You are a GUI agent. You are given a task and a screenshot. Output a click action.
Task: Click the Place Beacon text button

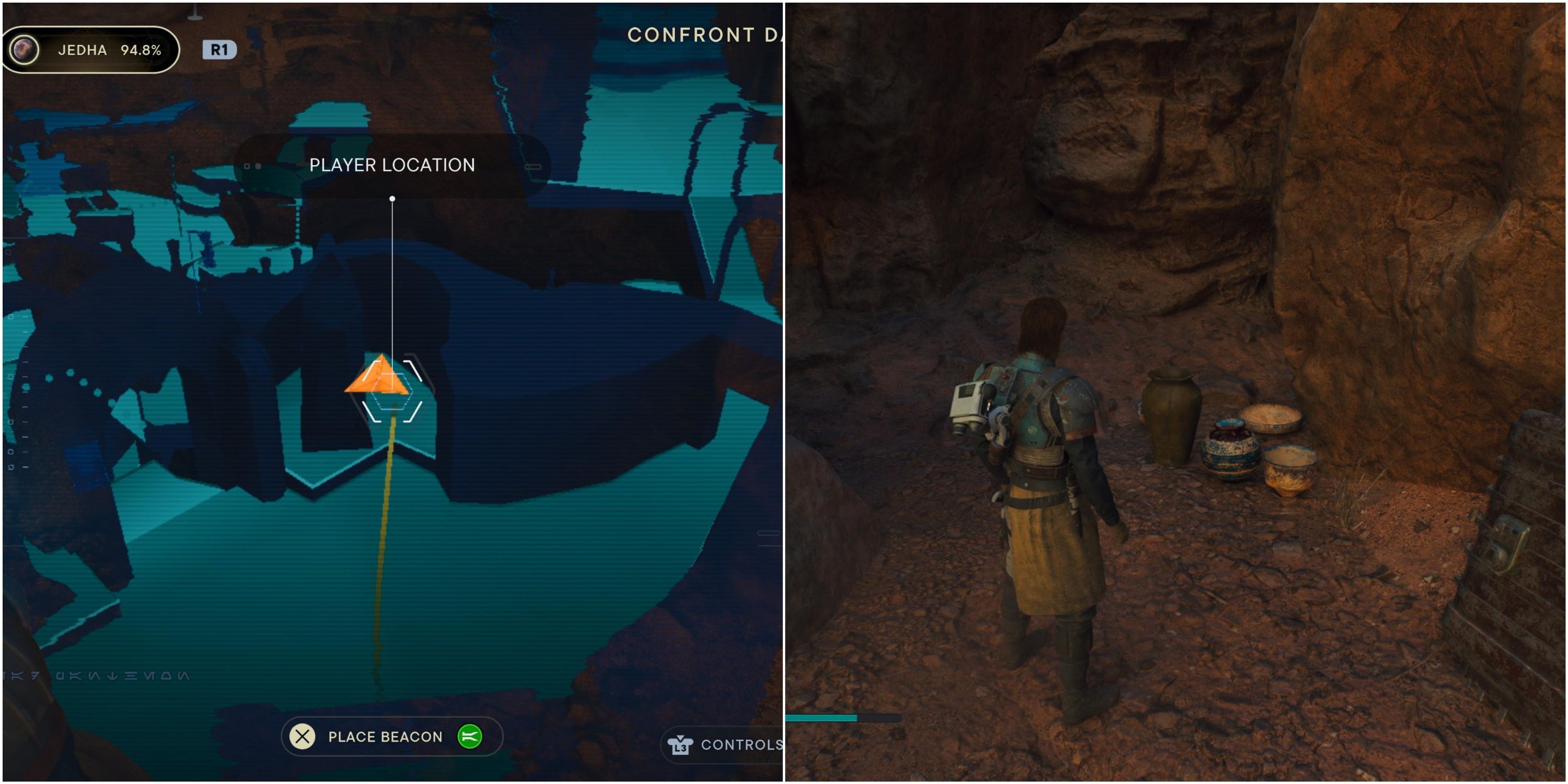[385, 736]
